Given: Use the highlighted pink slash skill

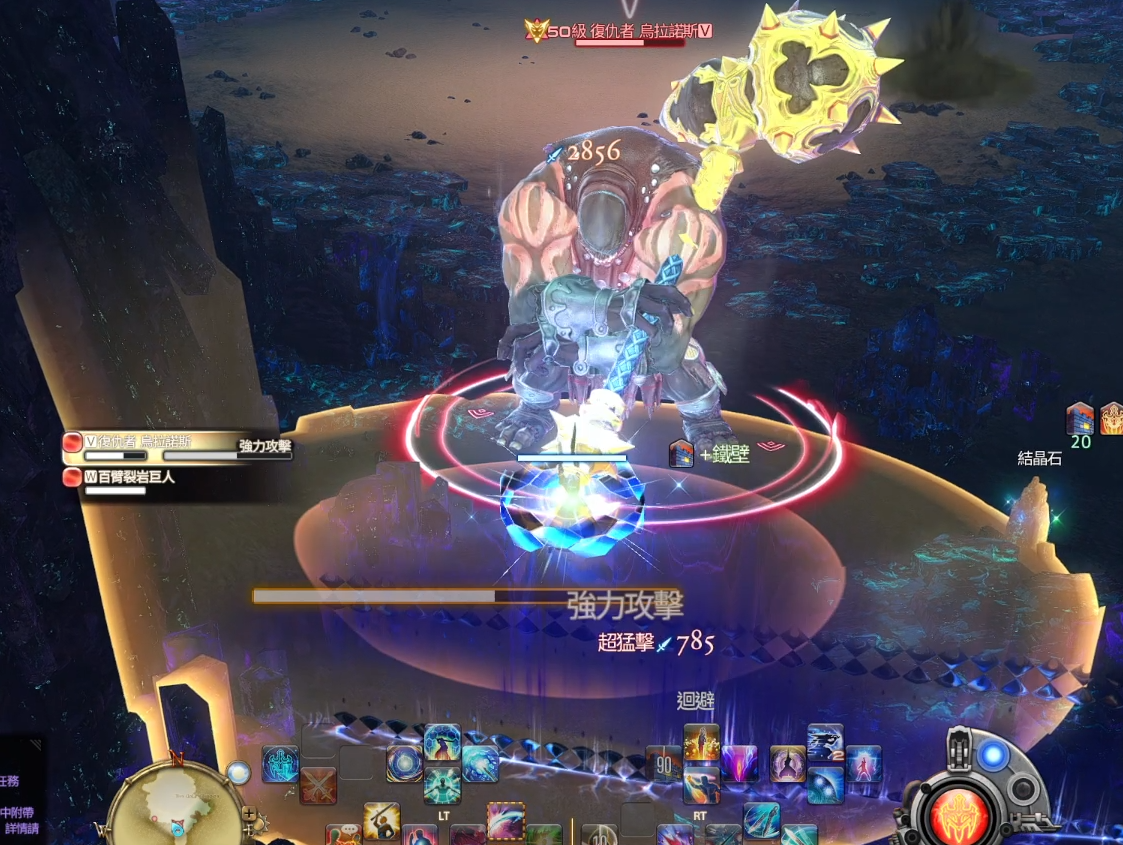Looking at the screenshot, I should pyautogui.click(x=506, y=821).
